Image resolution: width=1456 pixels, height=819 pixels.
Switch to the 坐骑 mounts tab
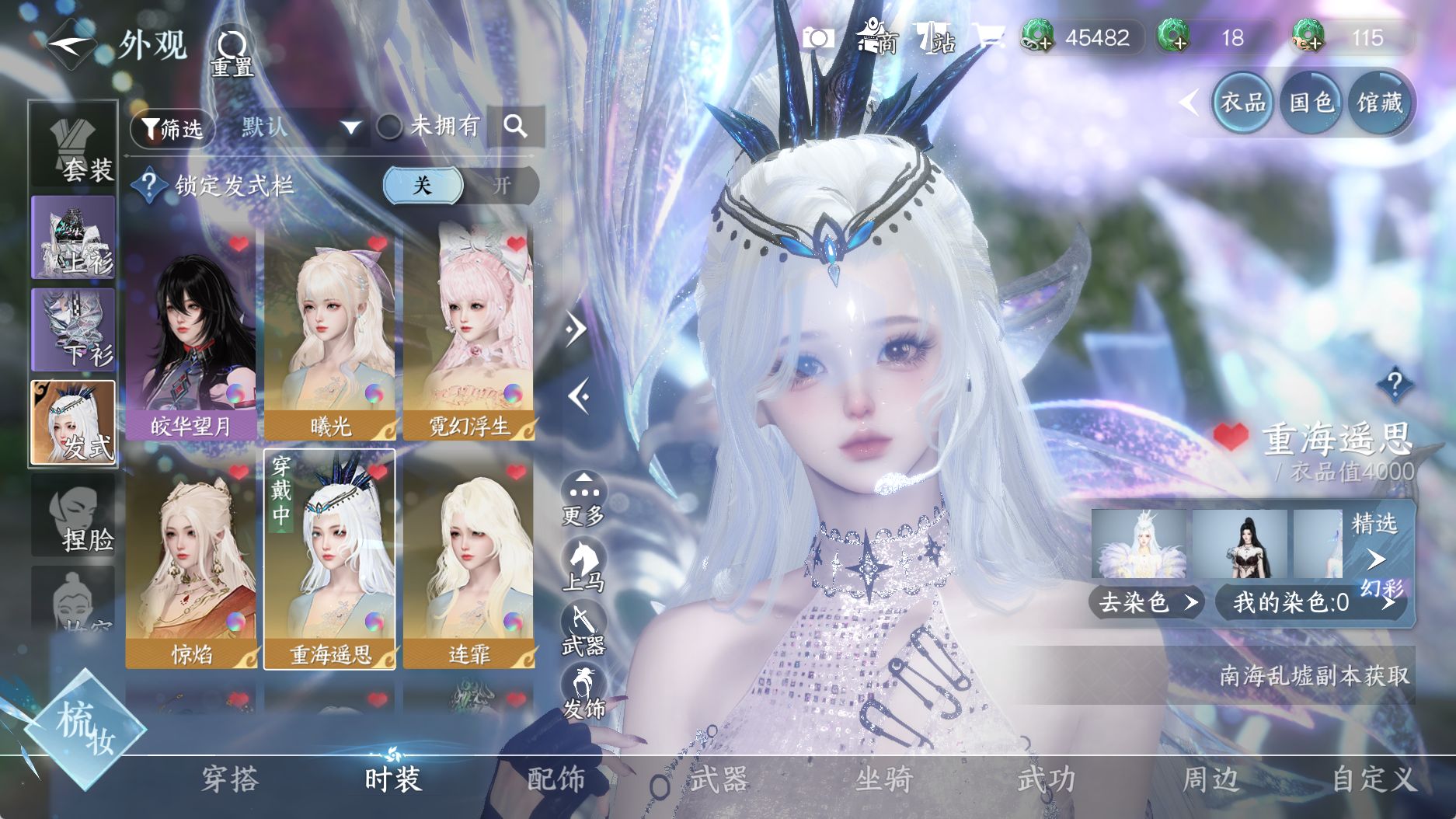883,779
